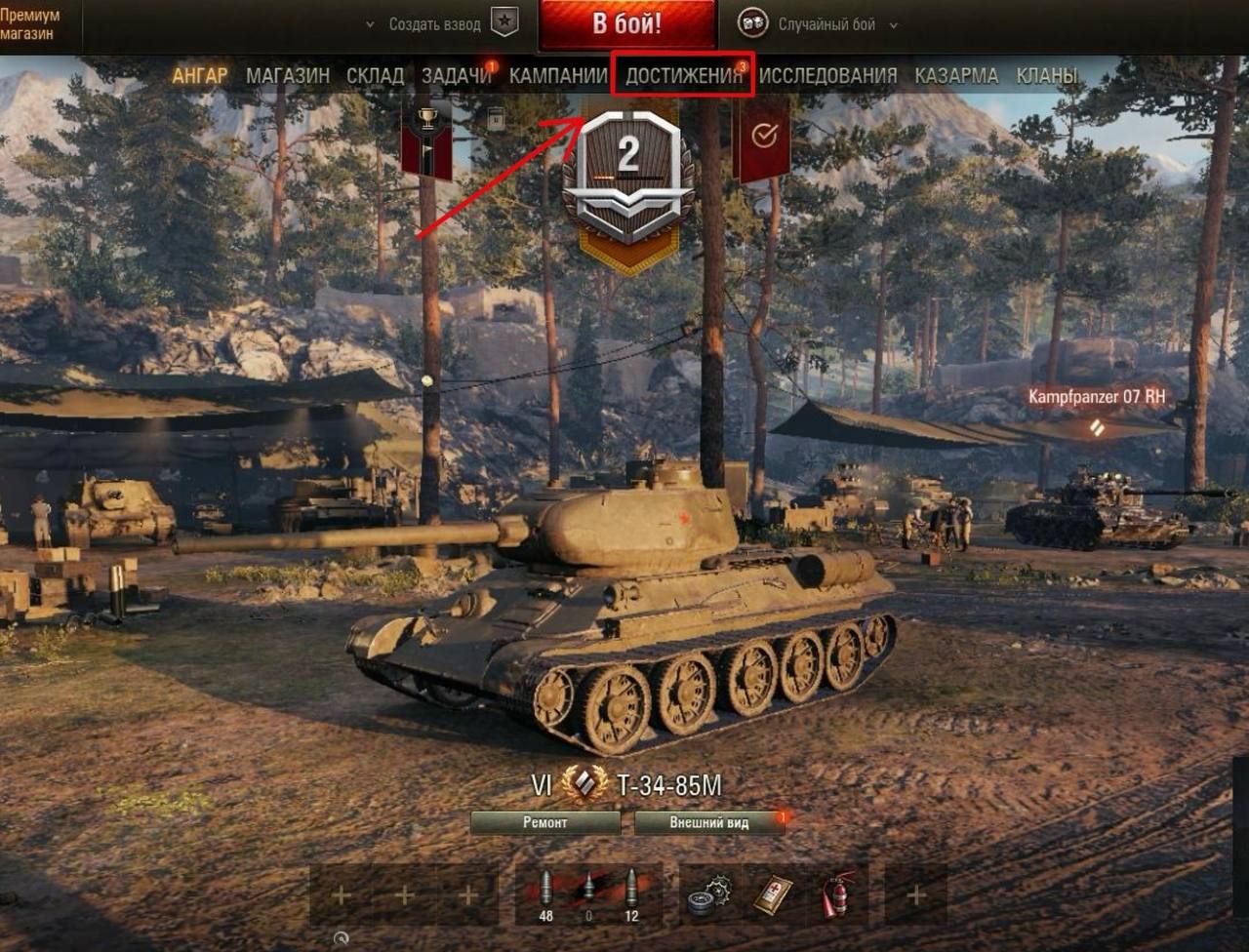Open the Внешний вид customization

coord(709,823)
